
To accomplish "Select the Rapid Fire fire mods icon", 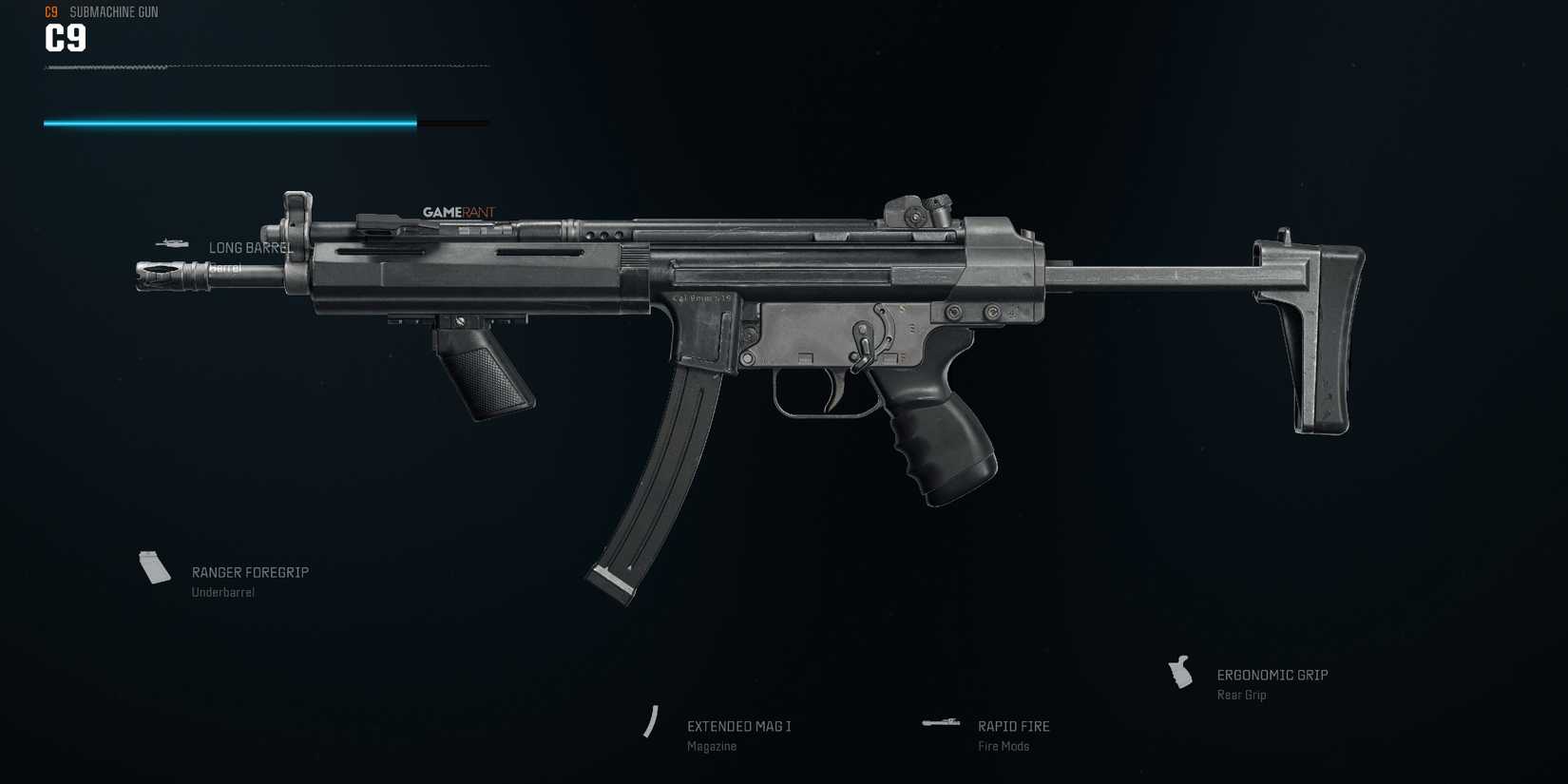I will pyautogui.click(x=942, y=722).
